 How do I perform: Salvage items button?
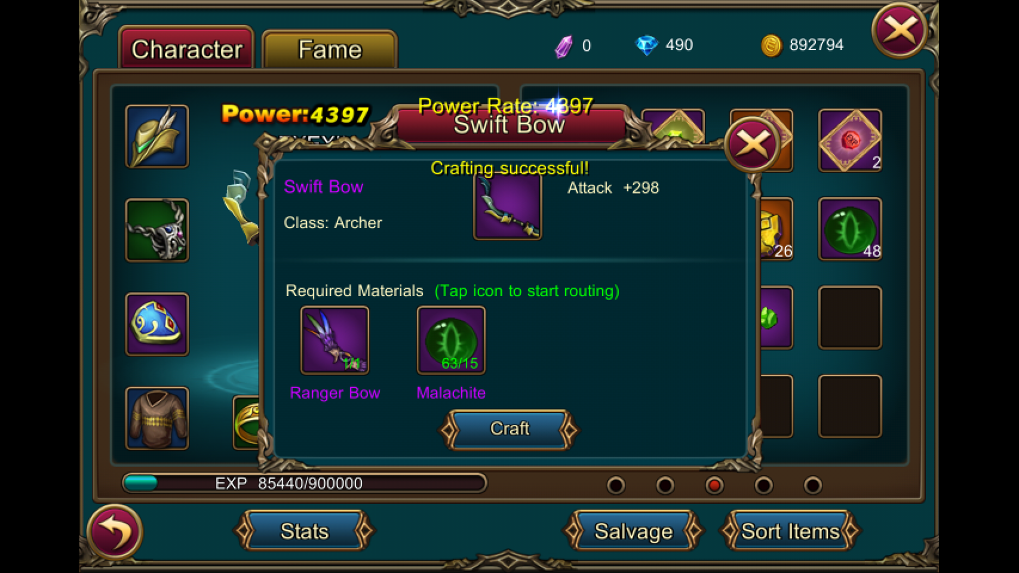[633, 531]
